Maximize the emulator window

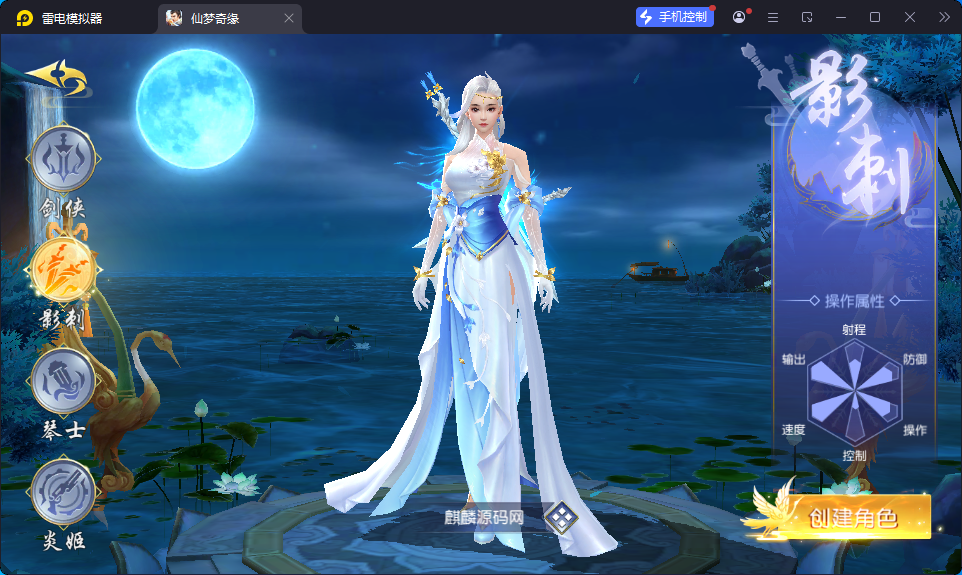pos(875,17)
